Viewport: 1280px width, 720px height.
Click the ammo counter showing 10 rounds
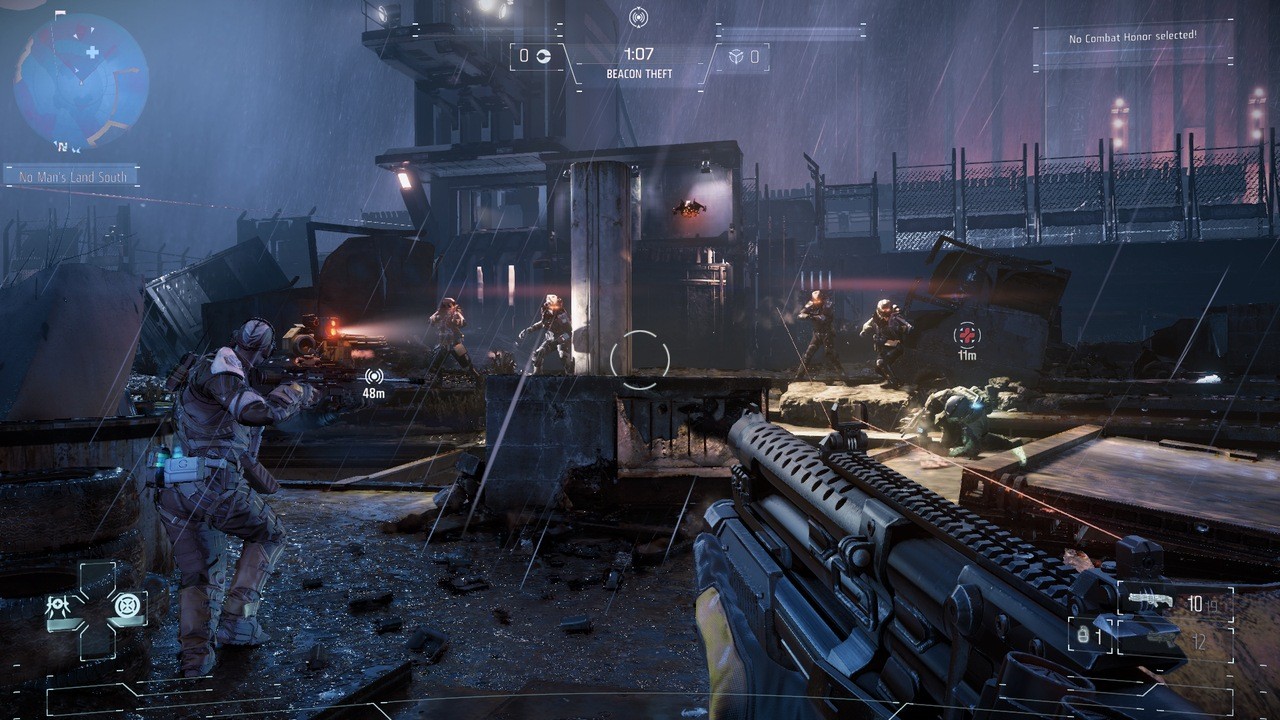click(1196, 603)
